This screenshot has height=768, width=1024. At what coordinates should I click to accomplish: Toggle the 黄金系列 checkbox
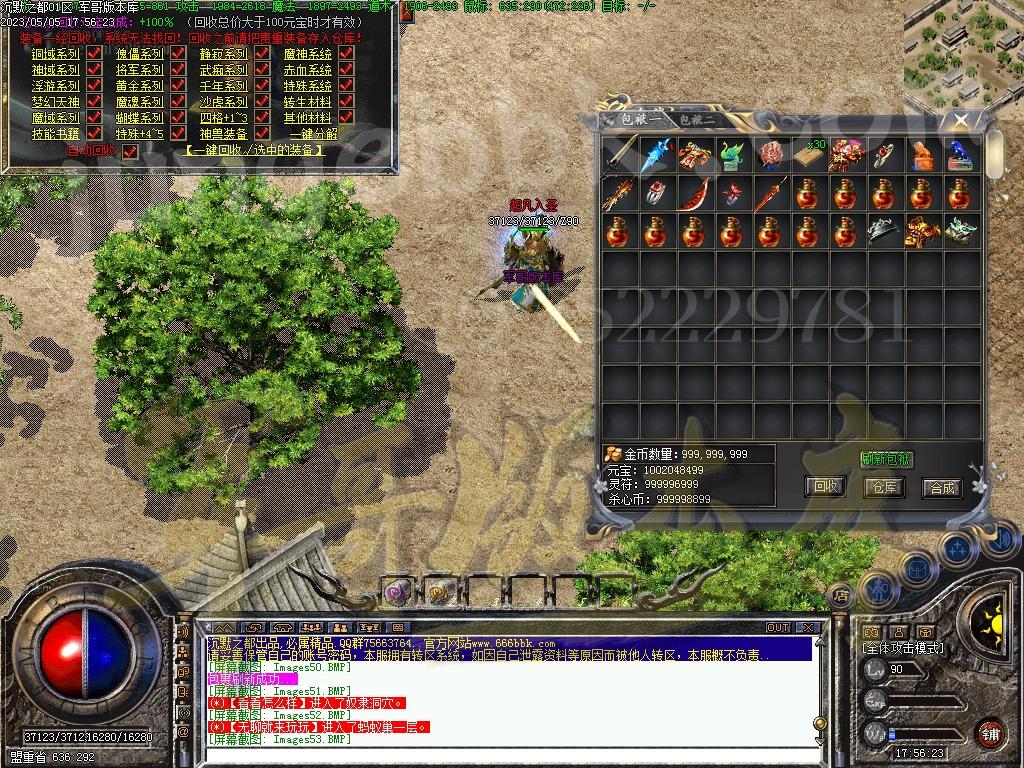click(x=178, y=86)
